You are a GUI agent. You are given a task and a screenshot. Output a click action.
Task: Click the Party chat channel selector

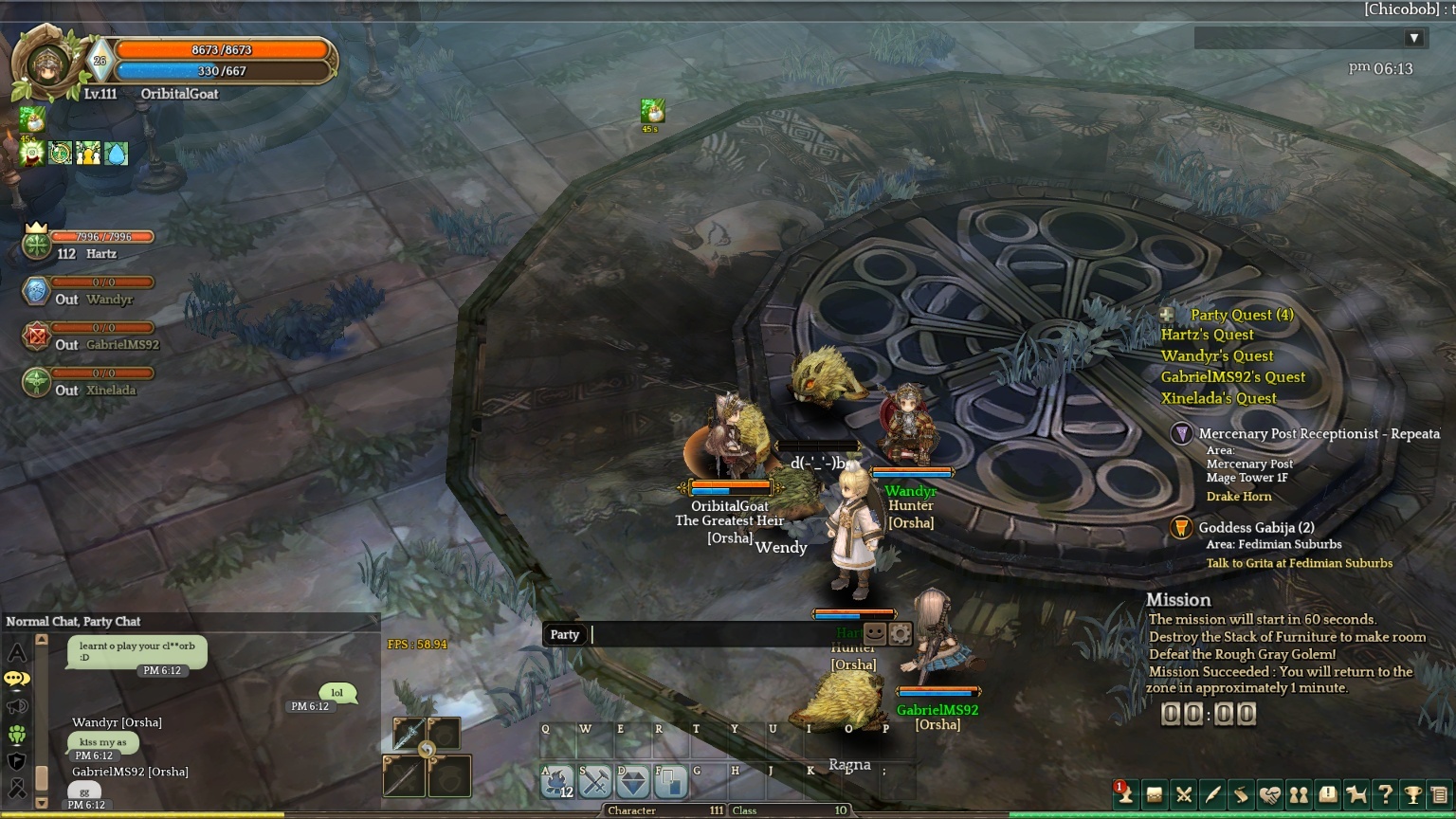pyautogui.click(x=565, y=634)
